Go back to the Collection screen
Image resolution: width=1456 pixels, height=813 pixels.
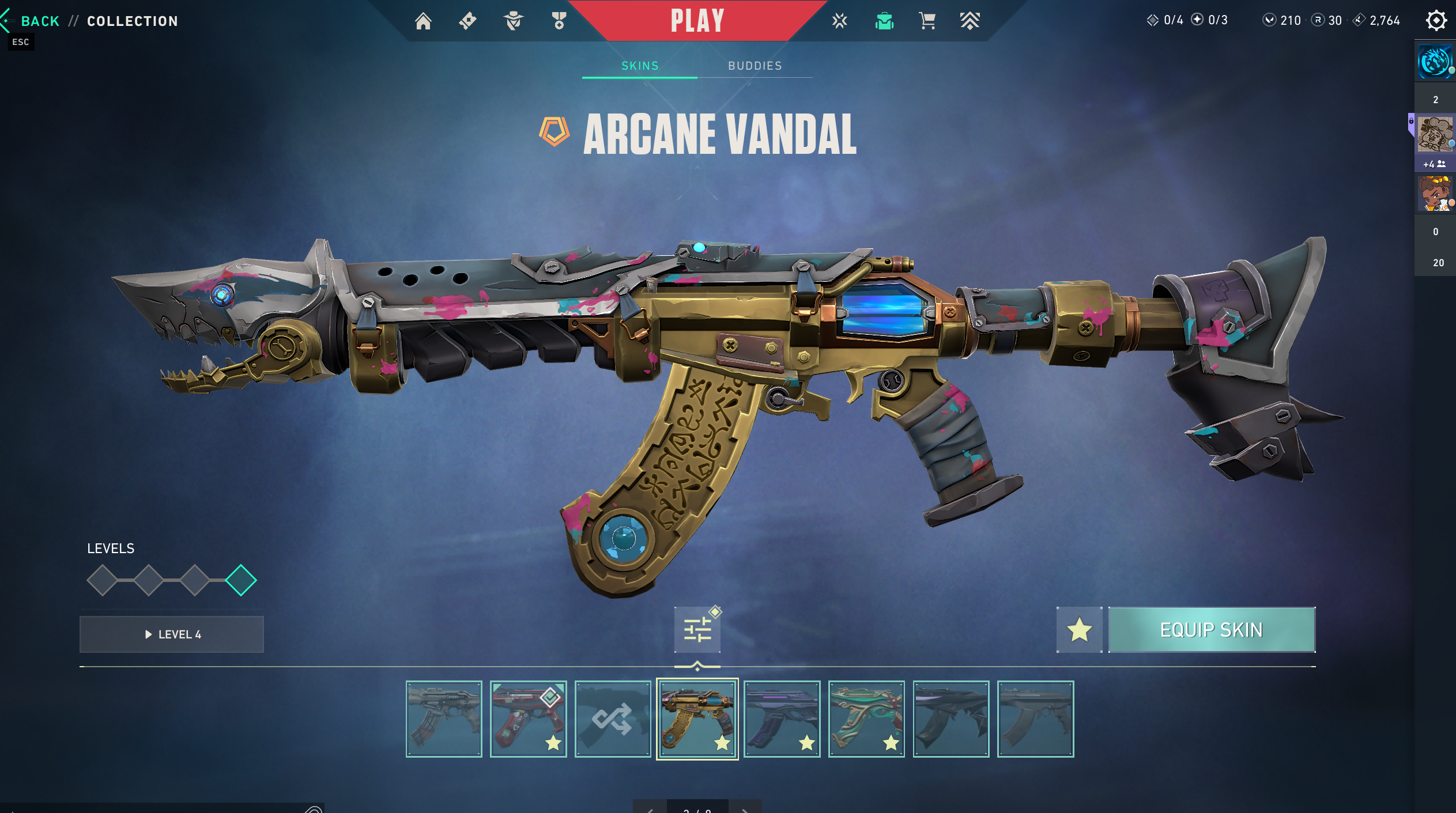(x=39, y=21)
